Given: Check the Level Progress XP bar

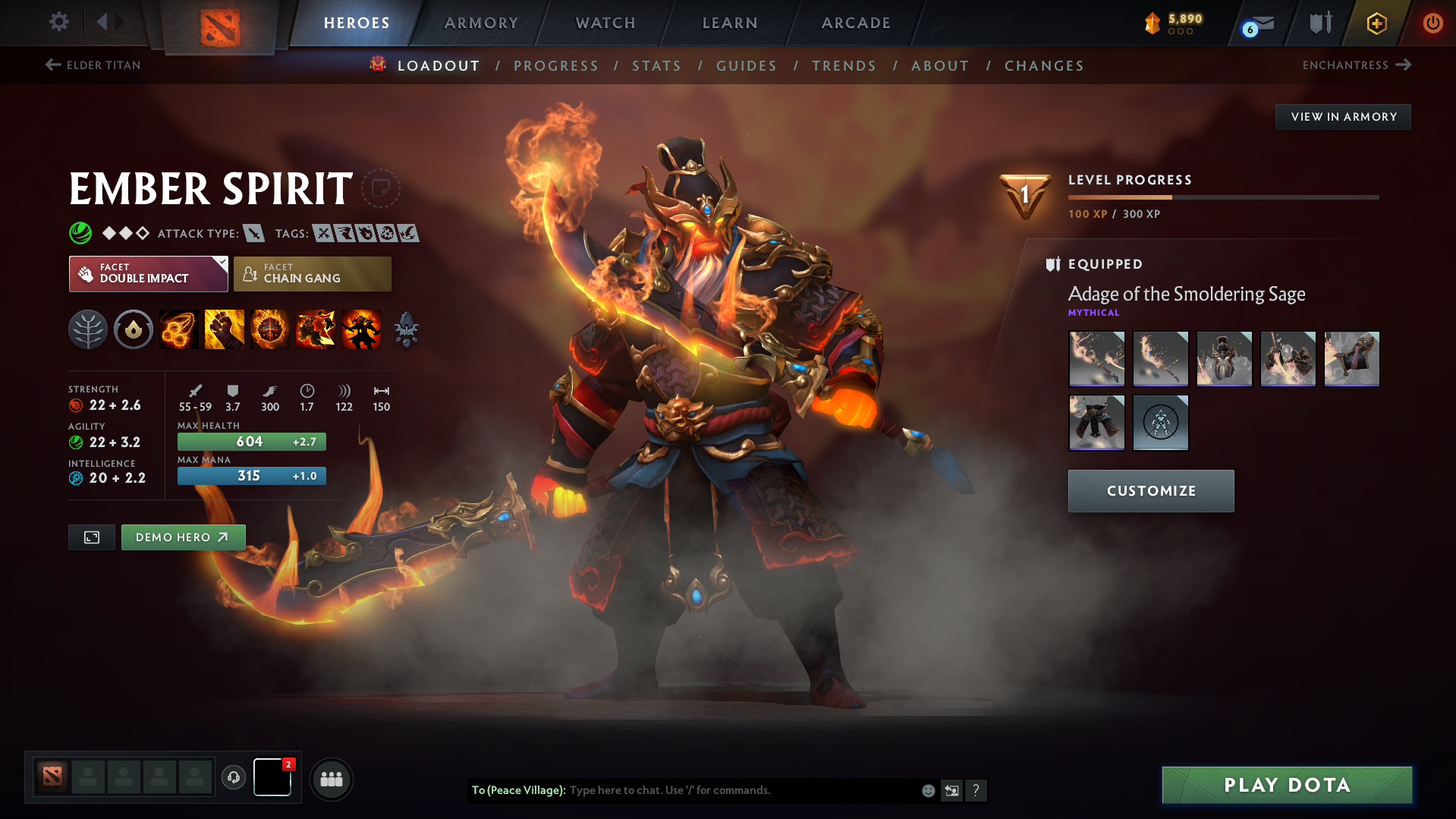Looking at the screenshot, I should coord(1222,196).
